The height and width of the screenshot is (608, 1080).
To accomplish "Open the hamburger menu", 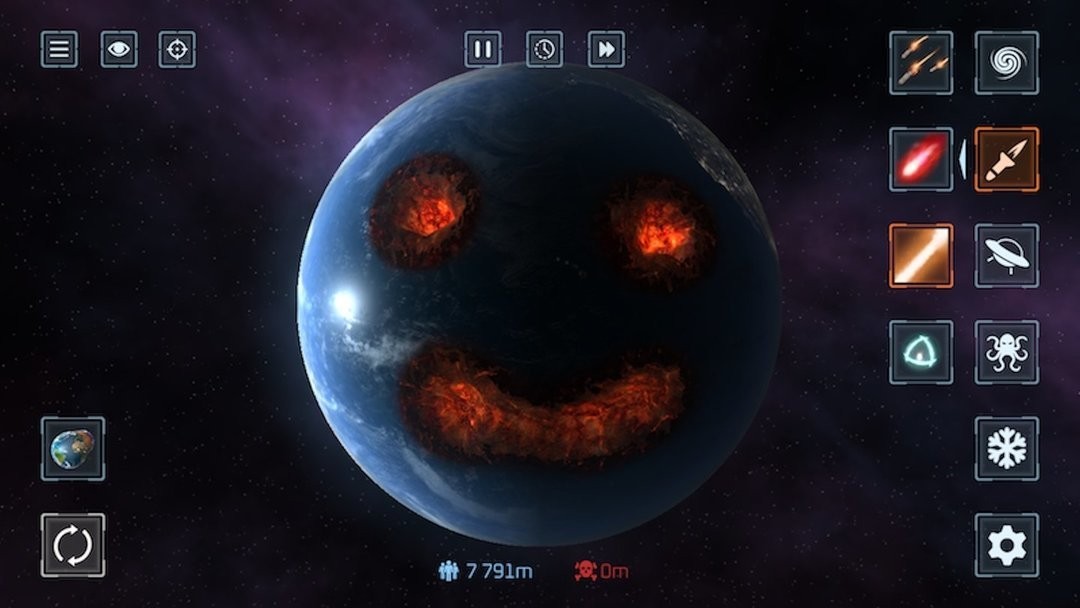I will pos(59,49).
